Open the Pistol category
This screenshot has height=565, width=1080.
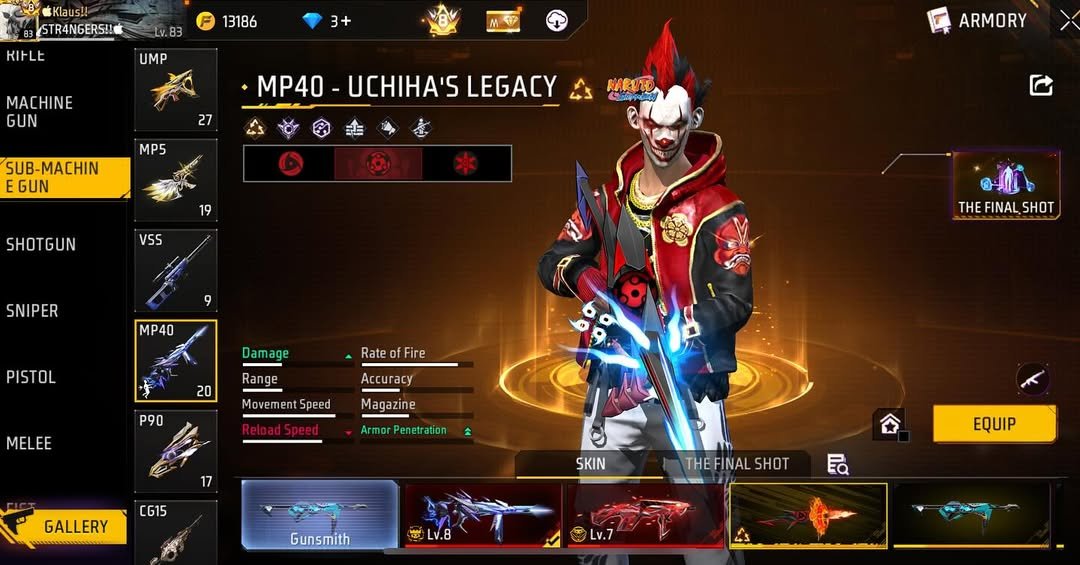coord(31,377)
